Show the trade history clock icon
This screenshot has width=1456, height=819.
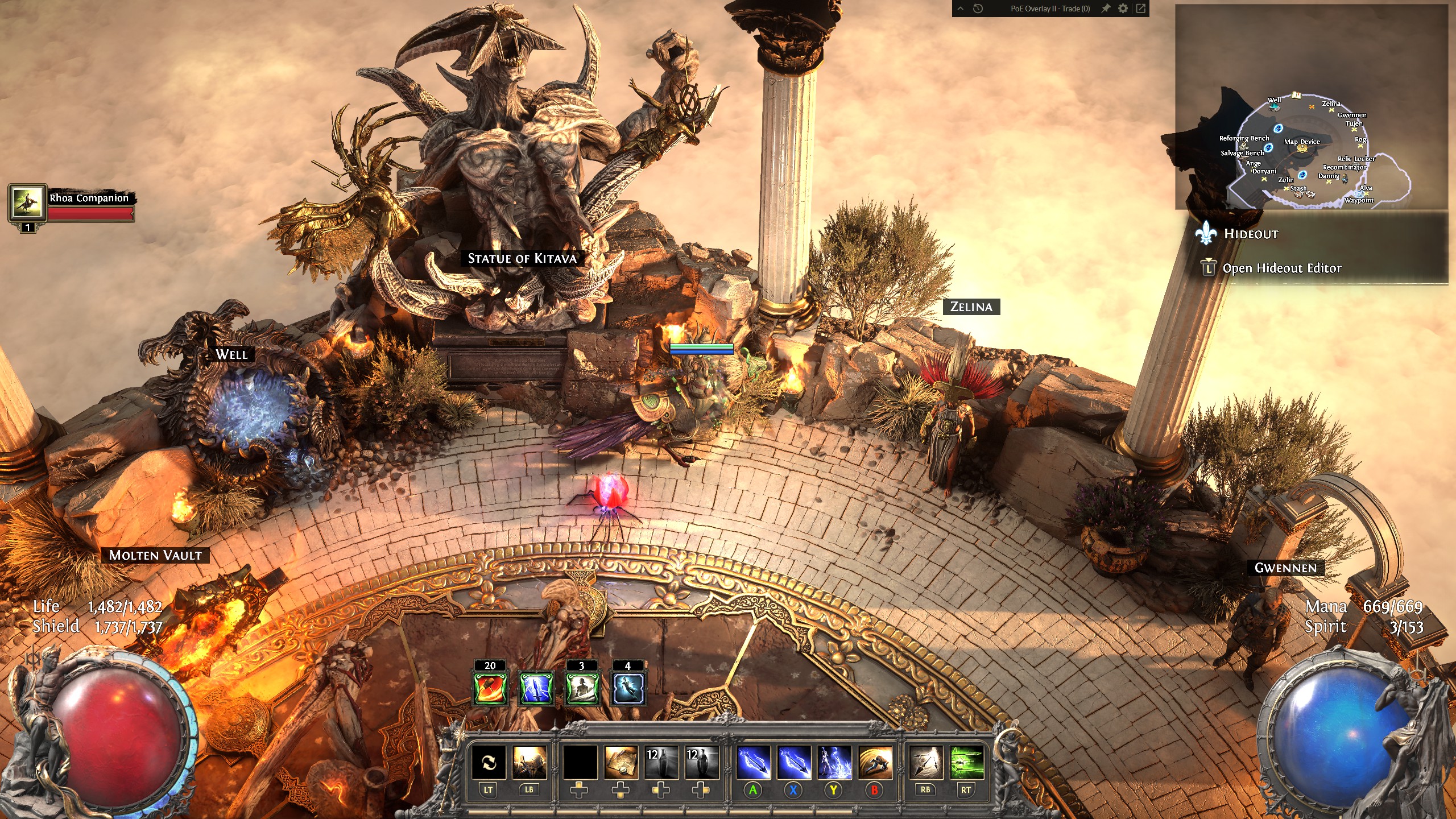coord(978,9)
